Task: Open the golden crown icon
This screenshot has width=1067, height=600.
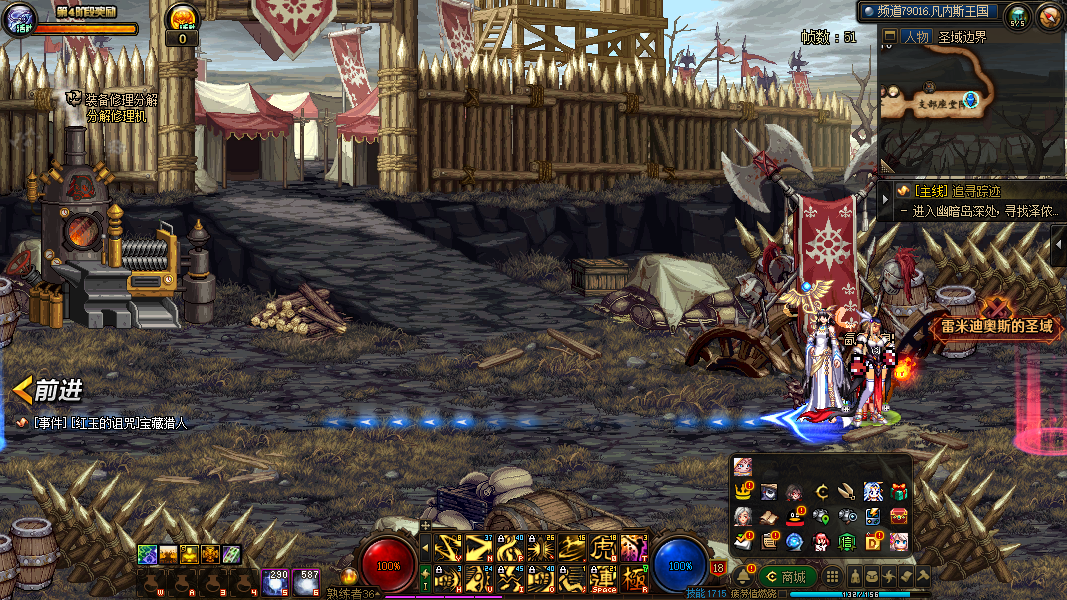Action: 743,492
